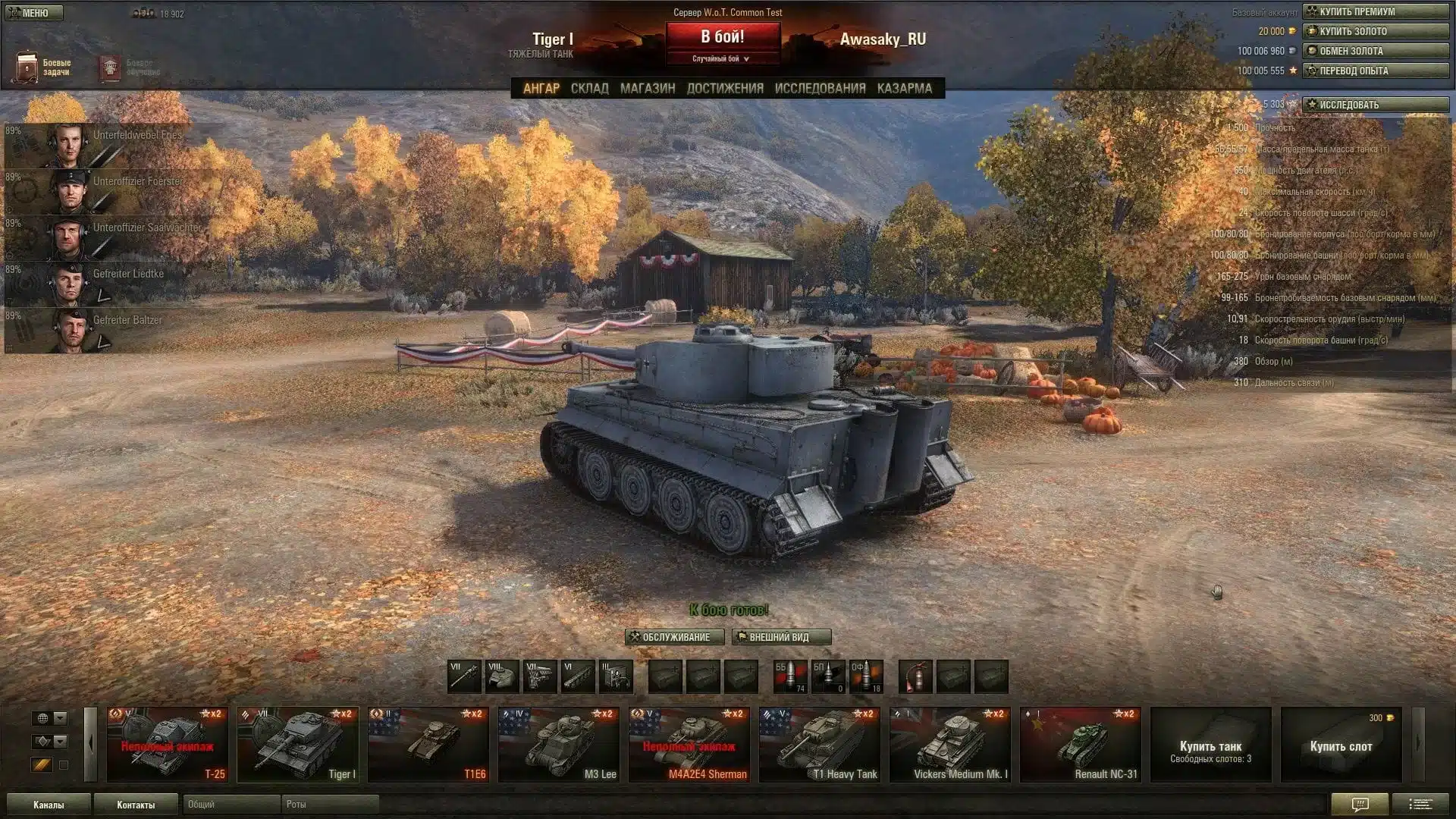Screen dimensions: 1456x819
Task: Click КУПИТЬ ПРЕМИУМ button
Action: [x=1376, y=11]
